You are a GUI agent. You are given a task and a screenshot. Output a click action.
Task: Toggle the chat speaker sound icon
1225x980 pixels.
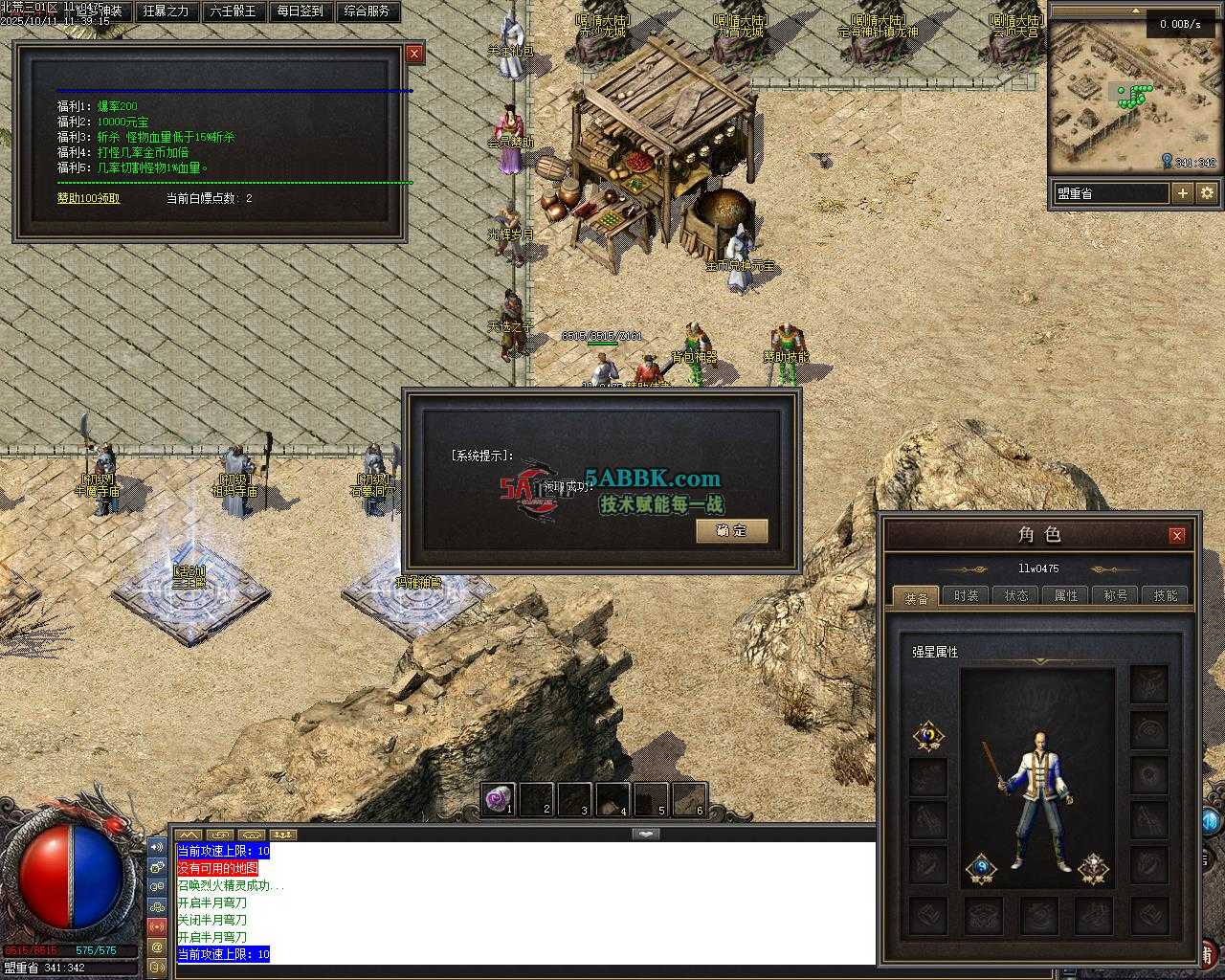157,847
